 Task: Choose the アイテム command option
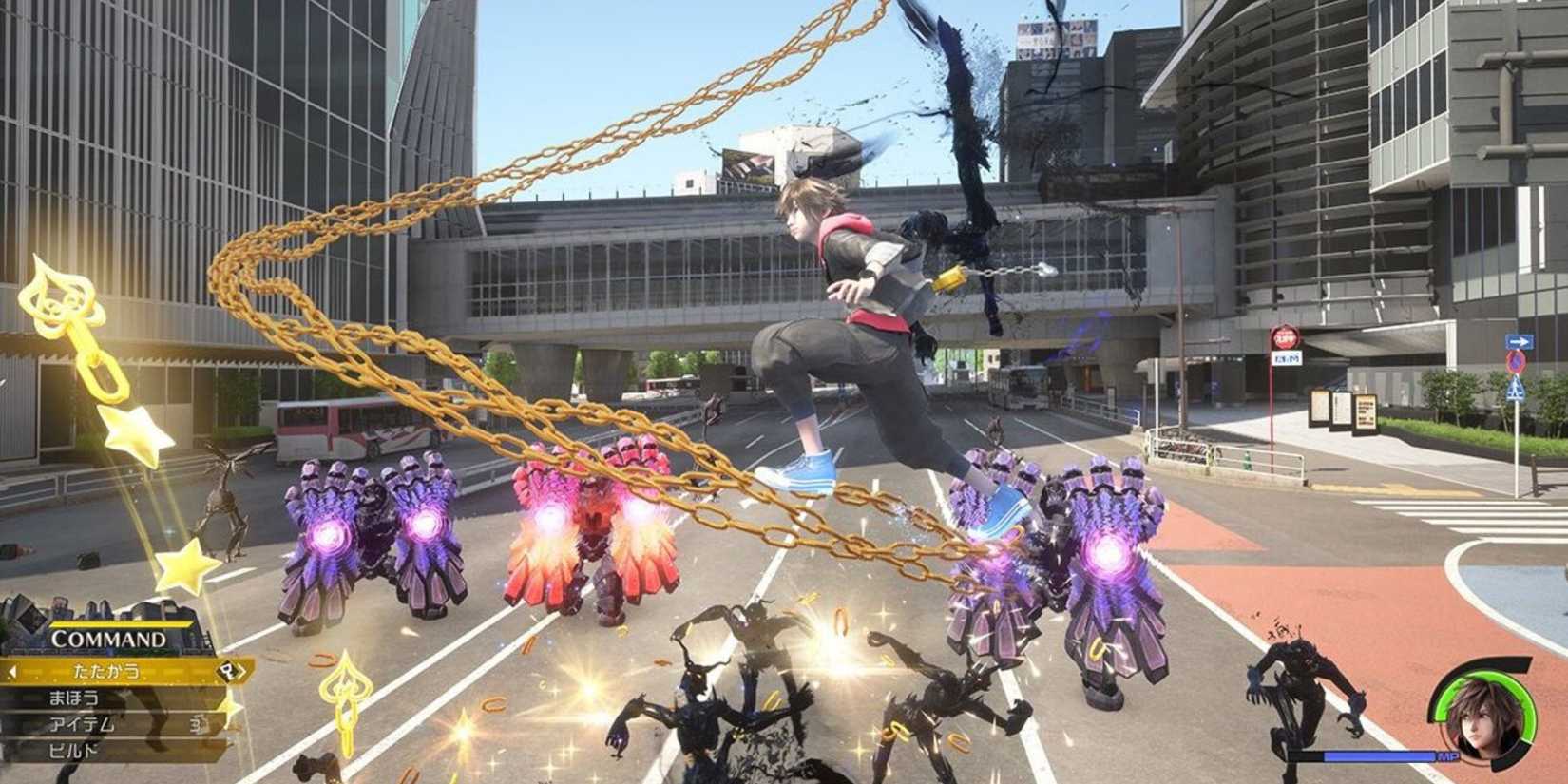[x=82, y=723]
